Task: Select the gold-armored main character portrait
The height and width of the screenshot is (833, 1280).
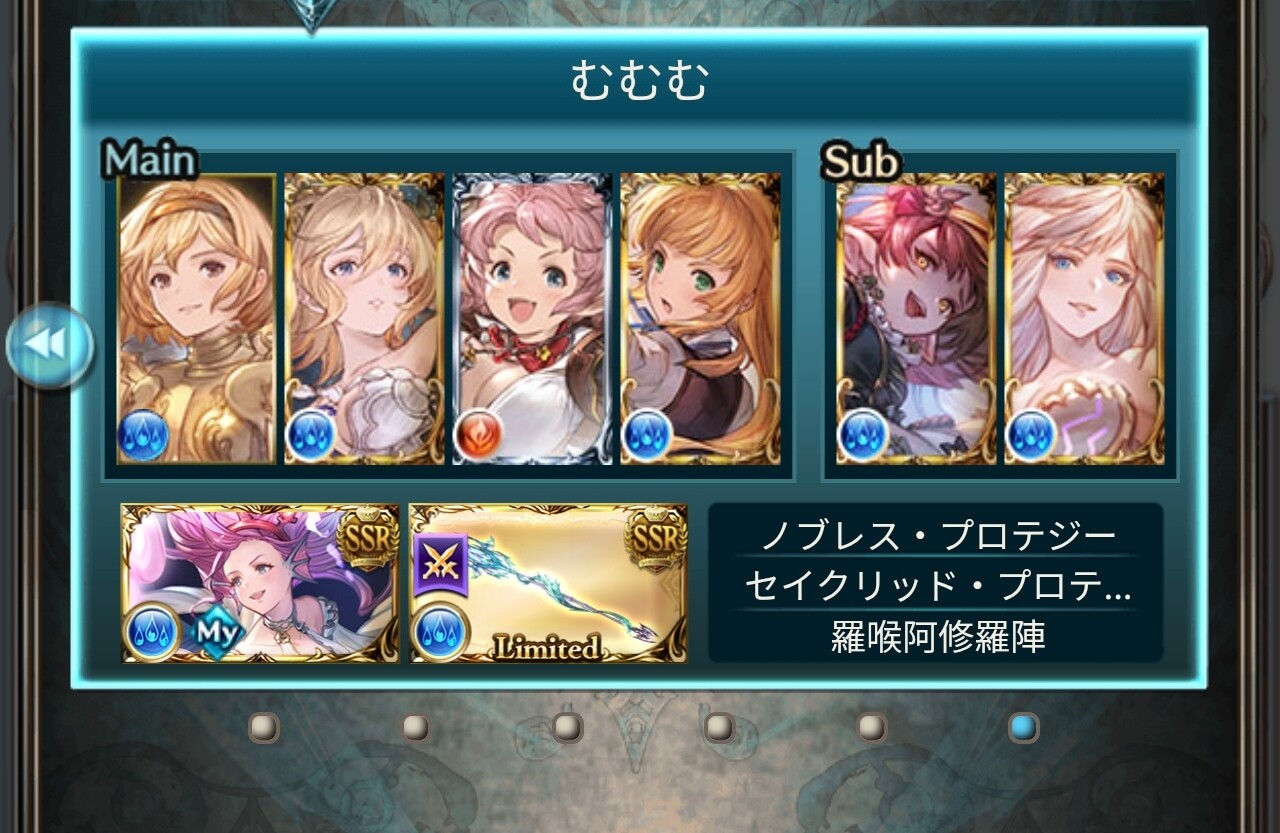Action: [196, 318]
